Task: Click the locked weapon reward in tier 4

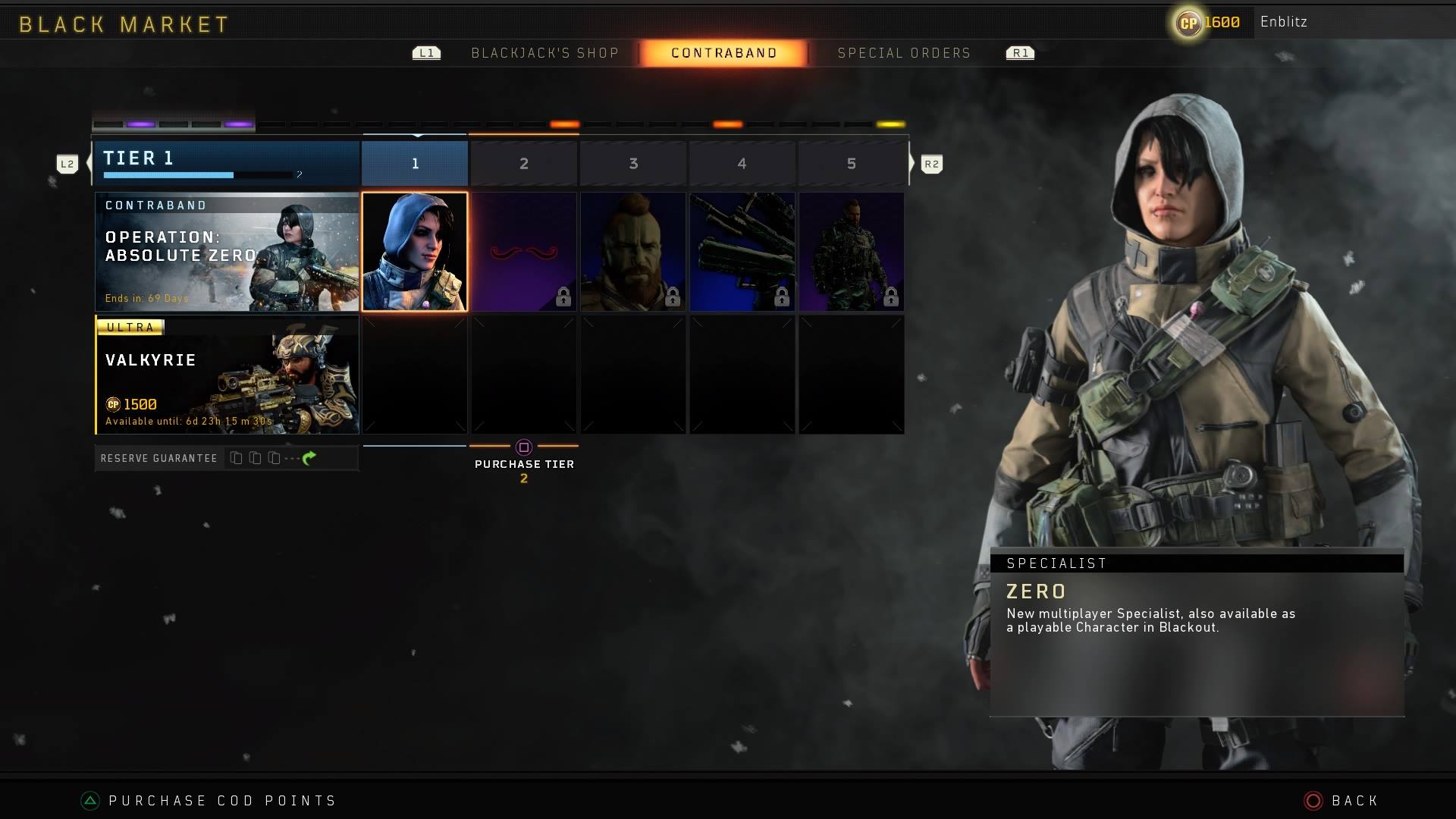Action: tap(742, 251)
